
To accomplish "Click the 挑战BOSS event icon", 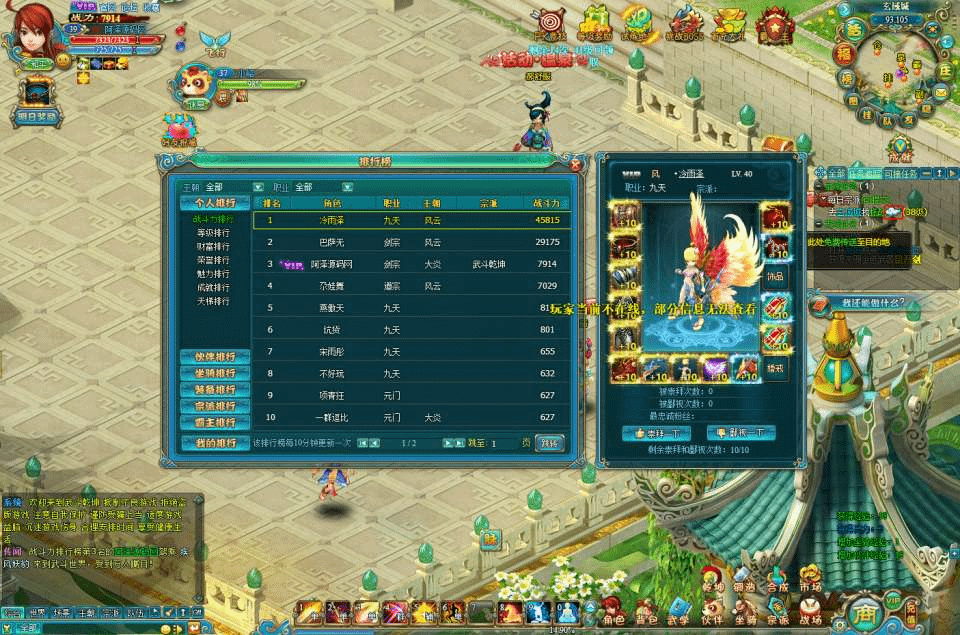I will coord(687,22).
